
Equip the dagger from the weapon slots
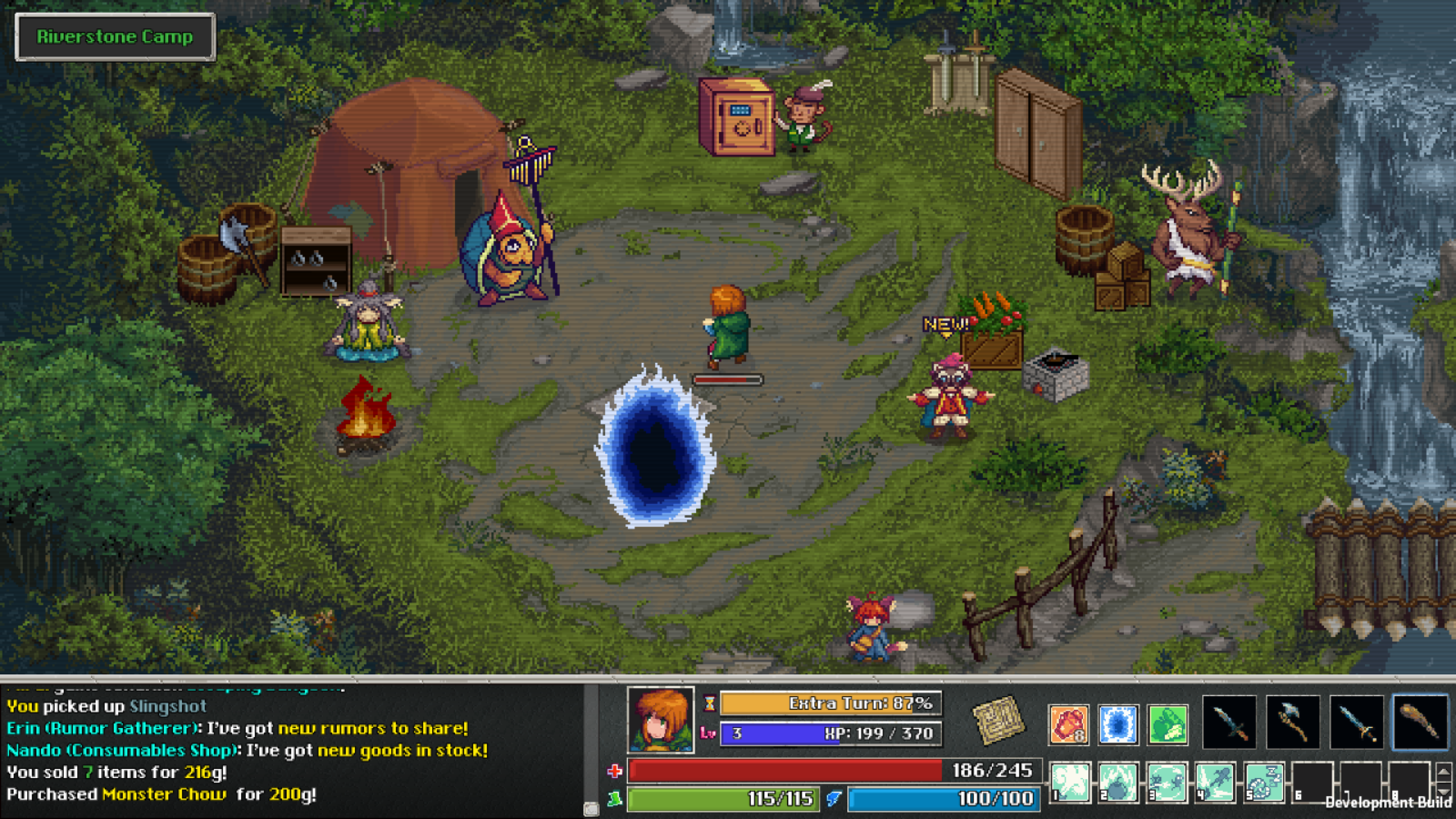pyautogui.click(x=1229, y=722)
